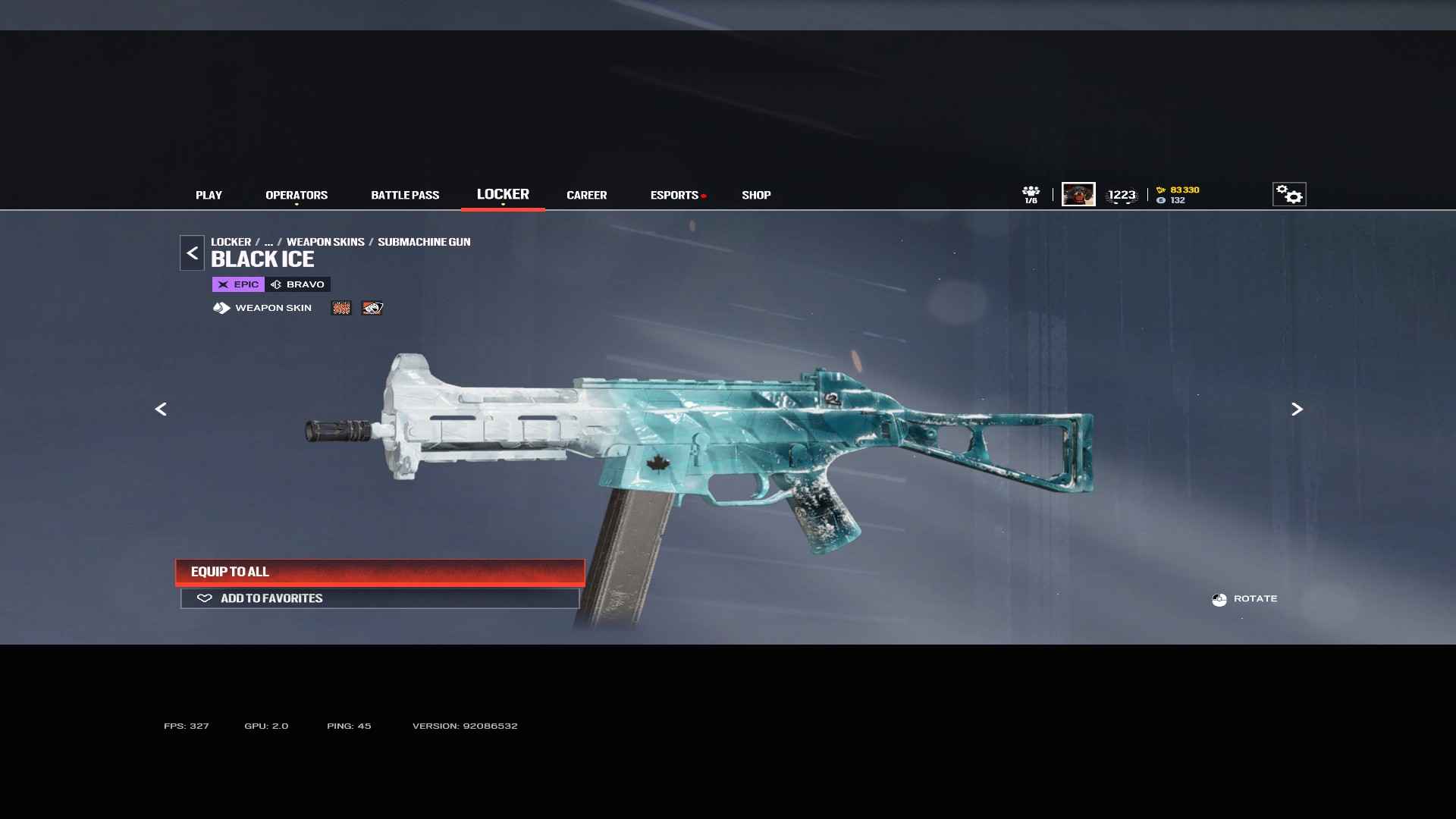This screenshot has width=1456, height=819.
Task: Open the Career tab
Action: [586, 195]
